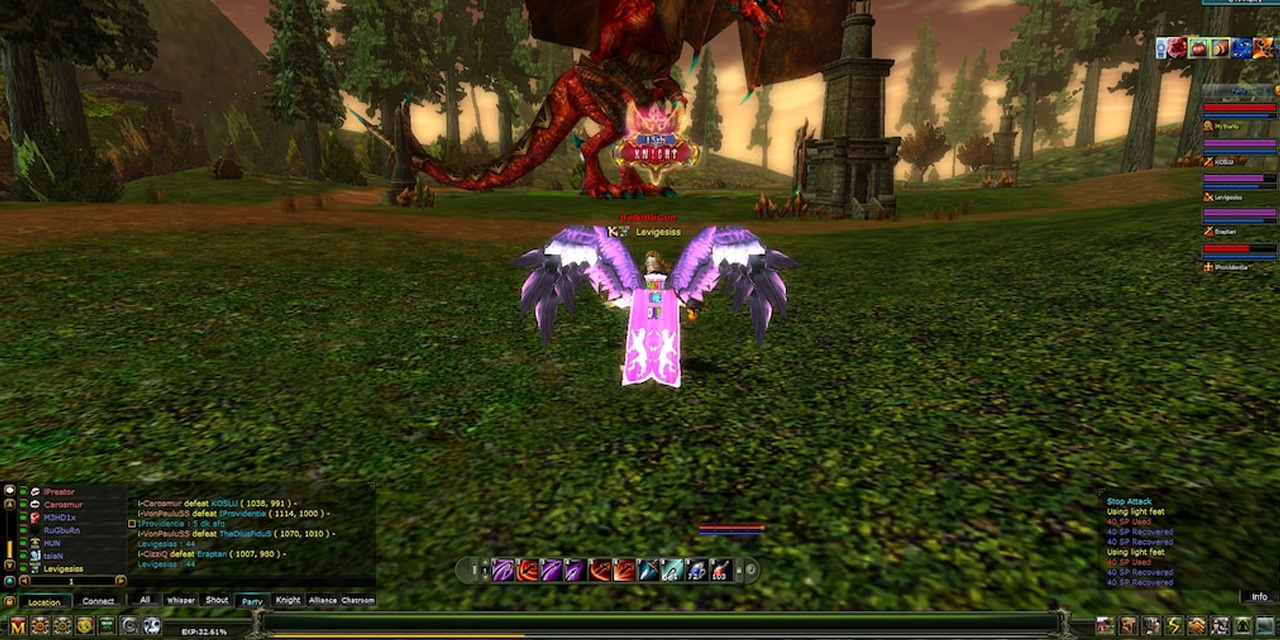Go to next player list page

[121, 581]
